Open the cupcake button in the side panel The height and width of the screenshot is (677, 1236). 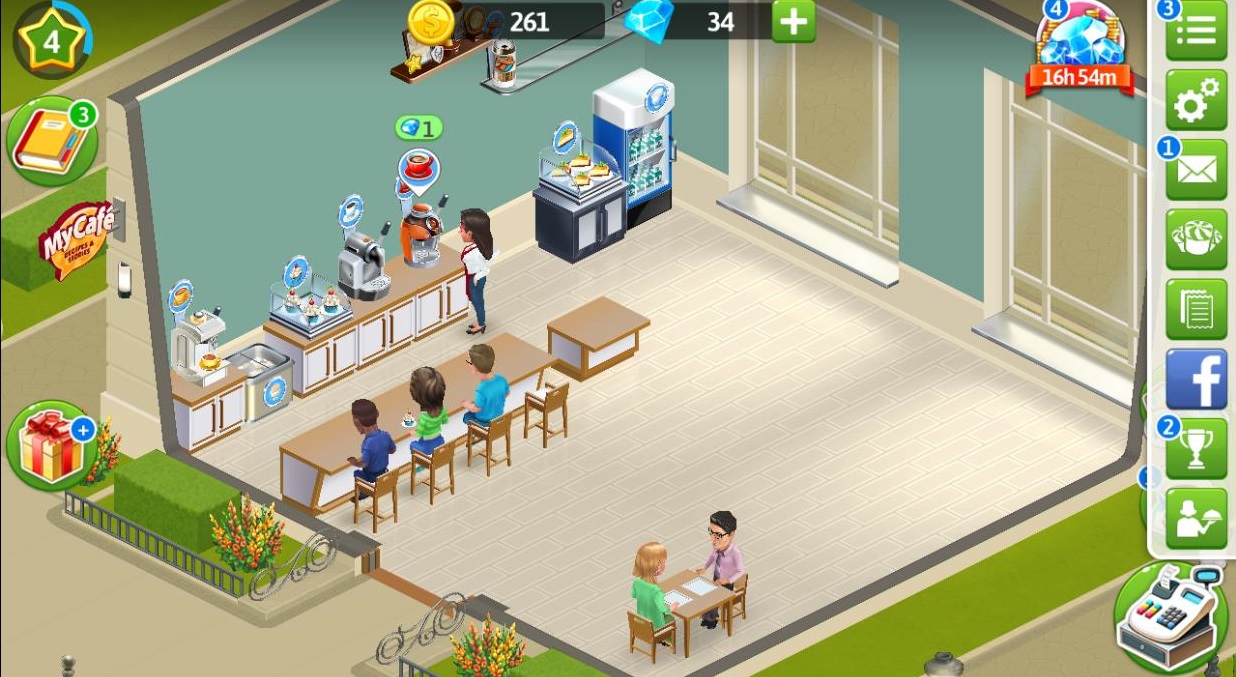tap(1197, 240)
